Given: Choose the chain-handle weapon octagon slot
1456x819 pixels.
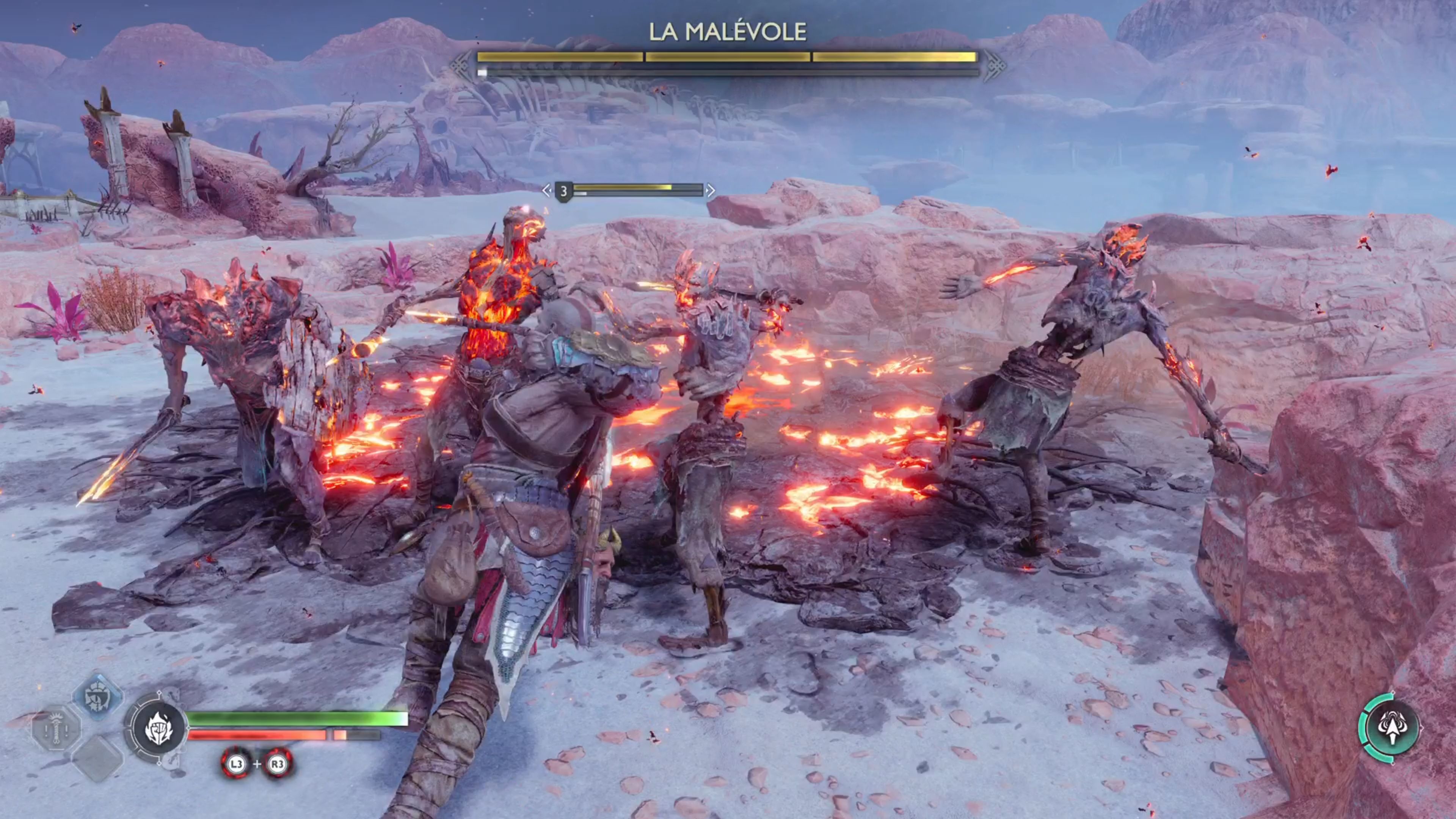Looking at the screenshot, I should (x=56, y=728).
